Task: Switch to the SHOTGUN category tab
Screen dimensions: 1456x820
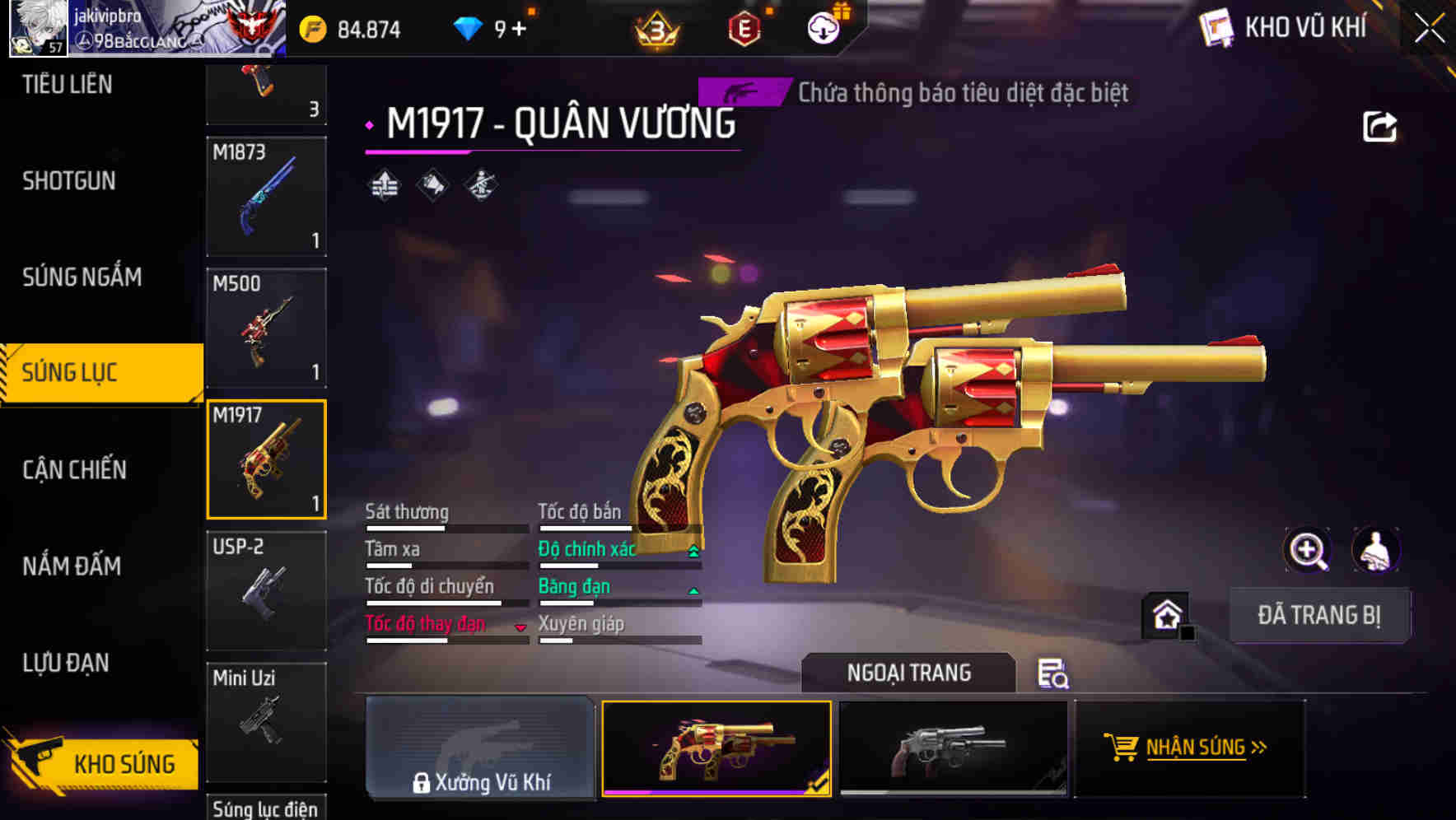Action: pos(70,180)
